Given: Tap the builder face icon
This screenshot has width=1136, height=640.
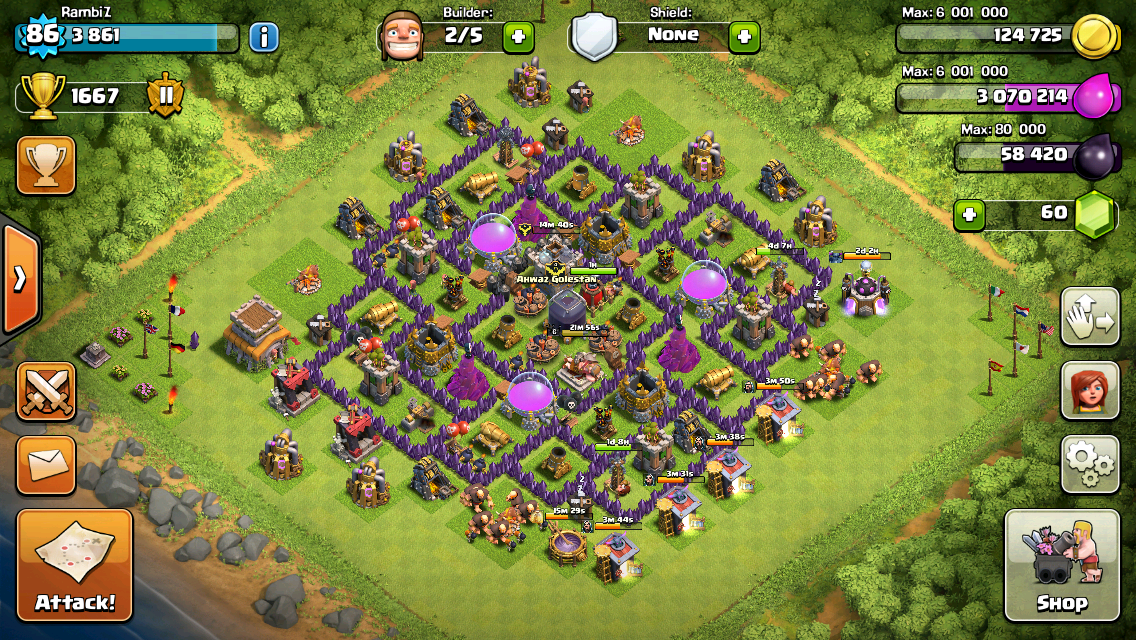Looking at the screenshot, I should pos(404,37).
